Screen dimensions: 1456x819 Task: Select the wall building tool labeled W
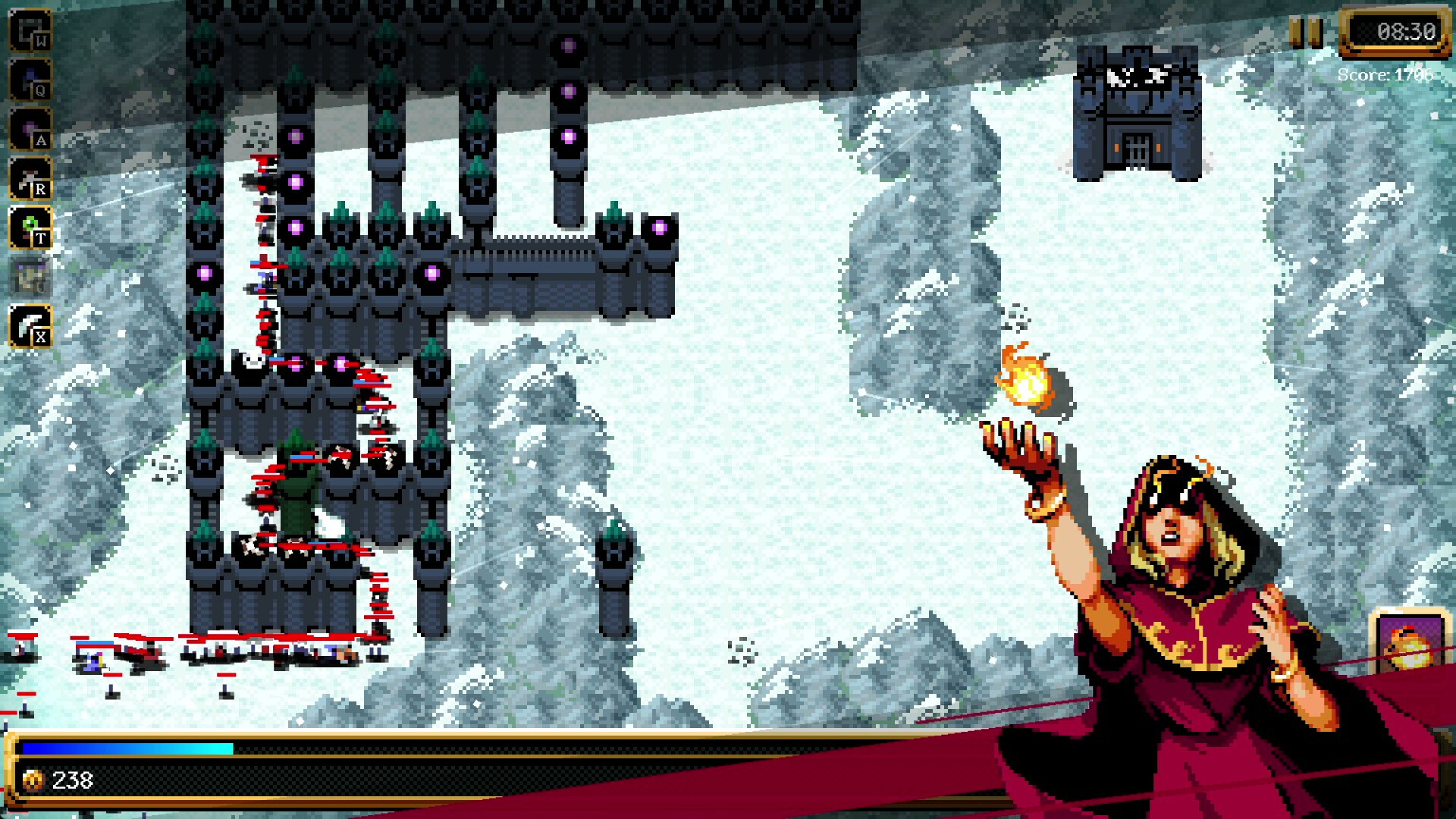29,29
